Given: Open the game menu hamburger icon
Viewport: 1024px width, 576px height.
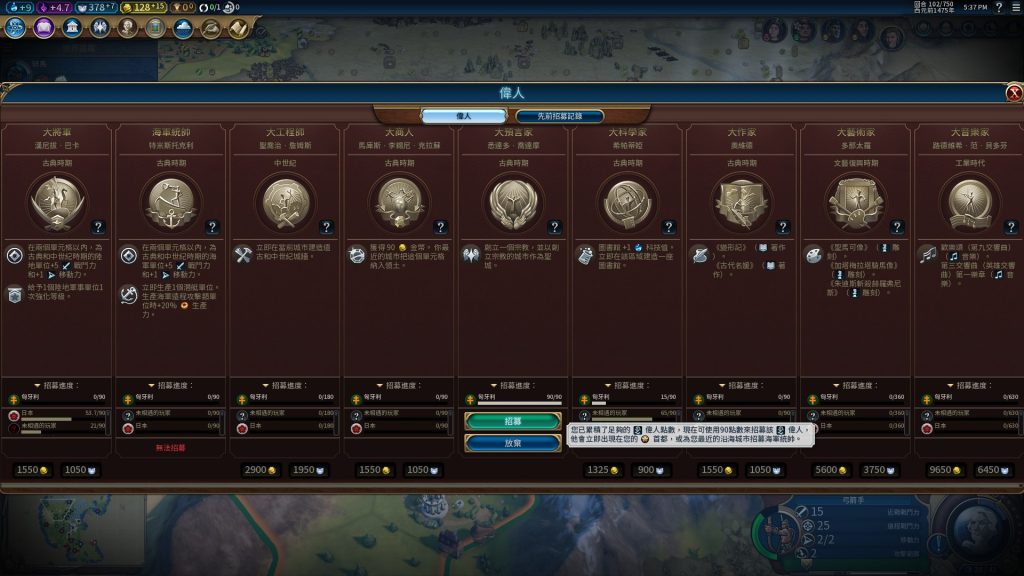Looking at the screenshot, I should (x=1014, y=8).
